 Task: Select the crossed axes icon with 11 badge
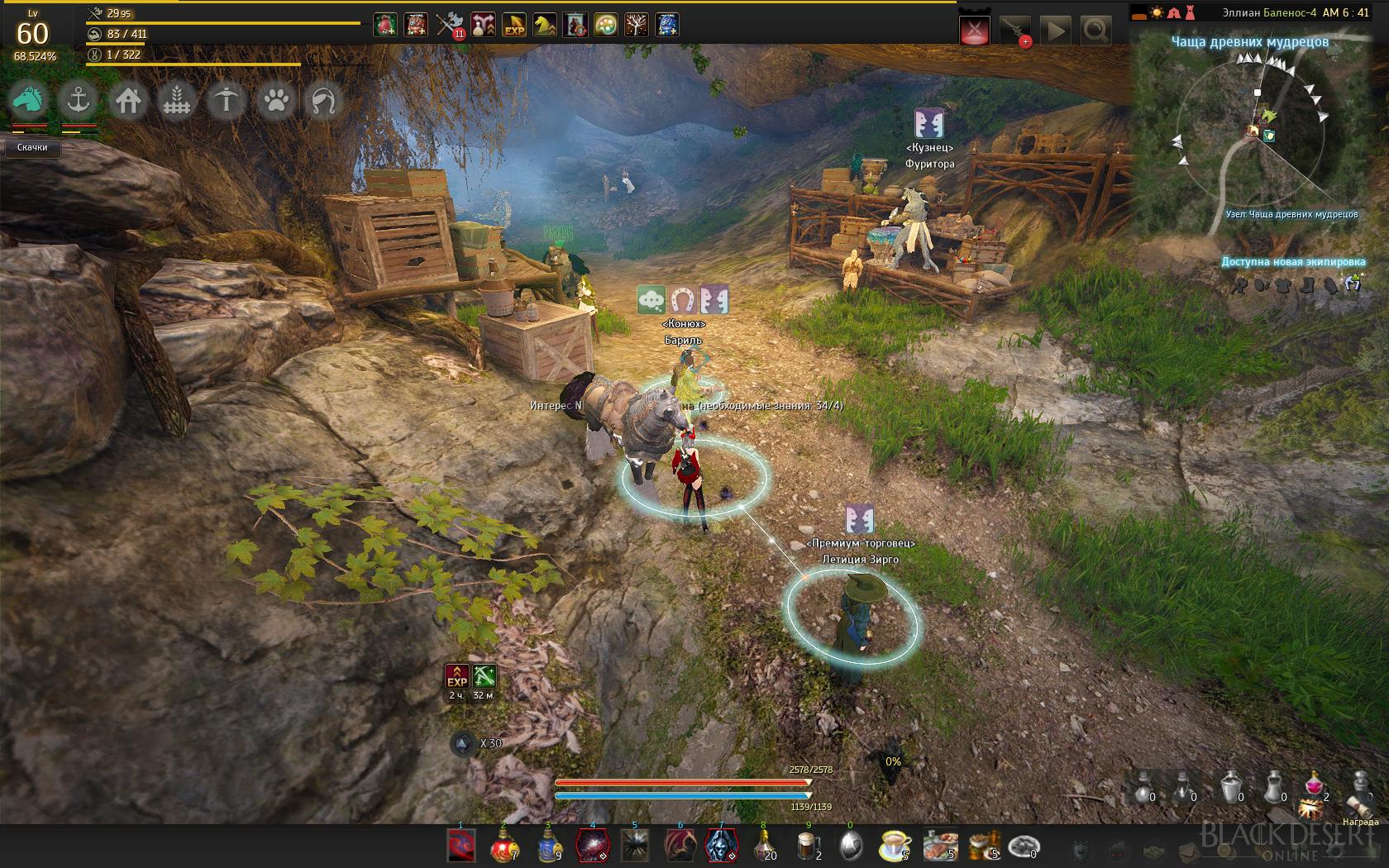[x=449, y=26]
